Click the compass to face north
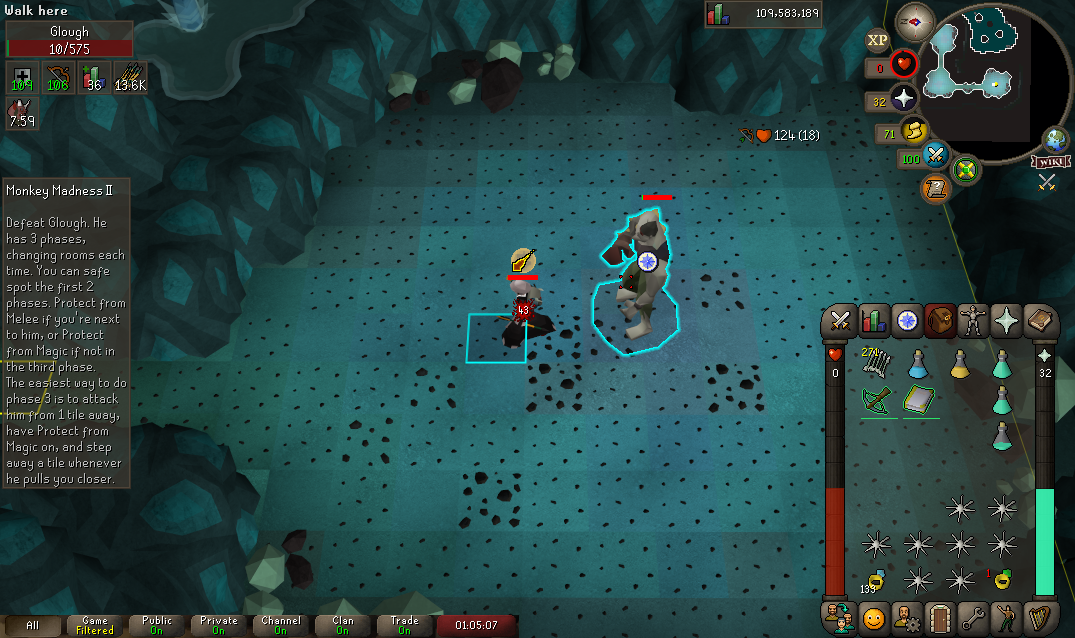The width and height of the screenshot is (1075, 638). pyautogui.click(x=915, y=19)
